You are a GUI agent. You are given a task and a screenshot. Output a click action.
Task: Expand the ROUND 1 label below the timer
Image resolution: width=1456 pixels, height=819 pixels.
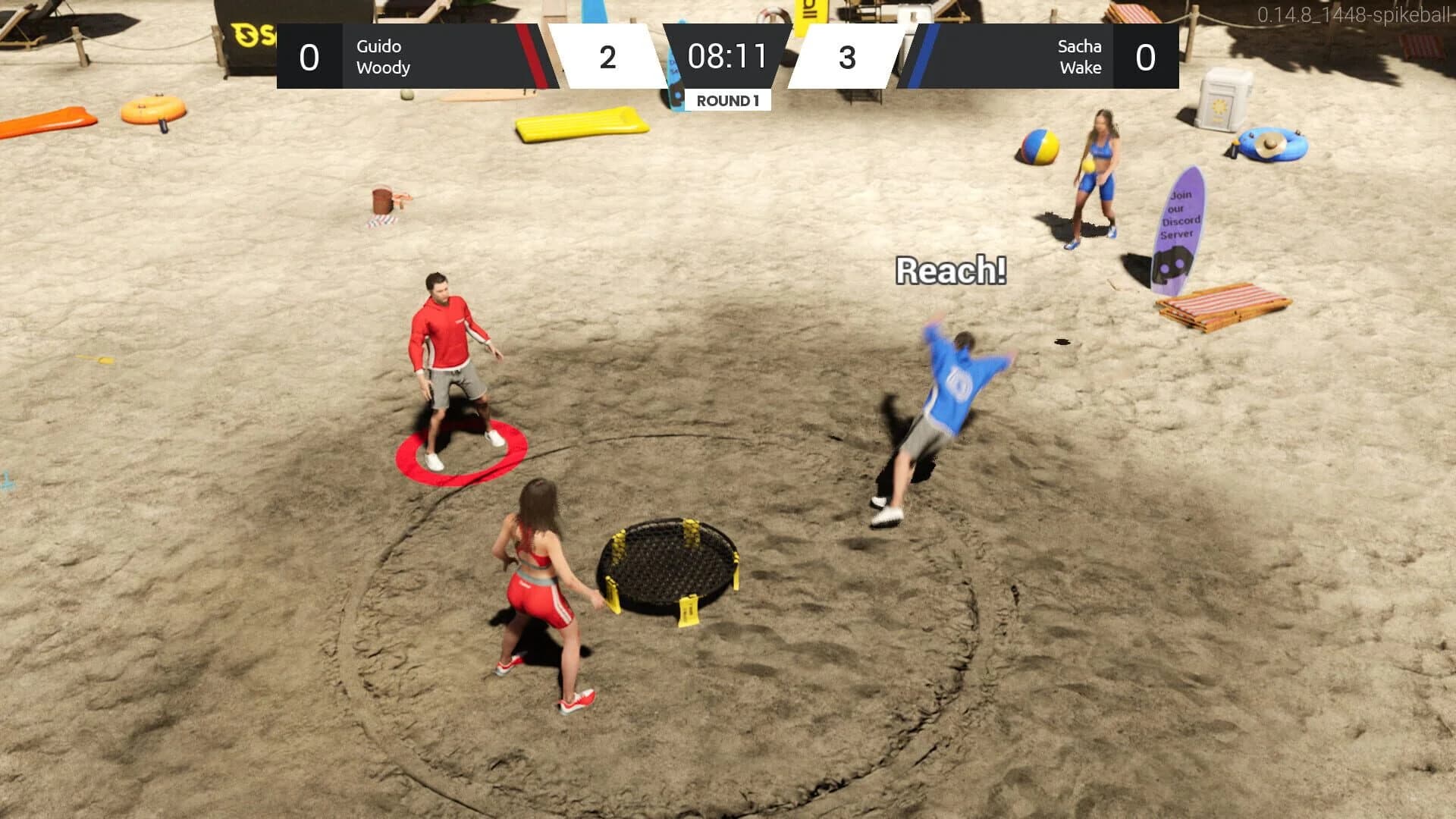[728, 99]
